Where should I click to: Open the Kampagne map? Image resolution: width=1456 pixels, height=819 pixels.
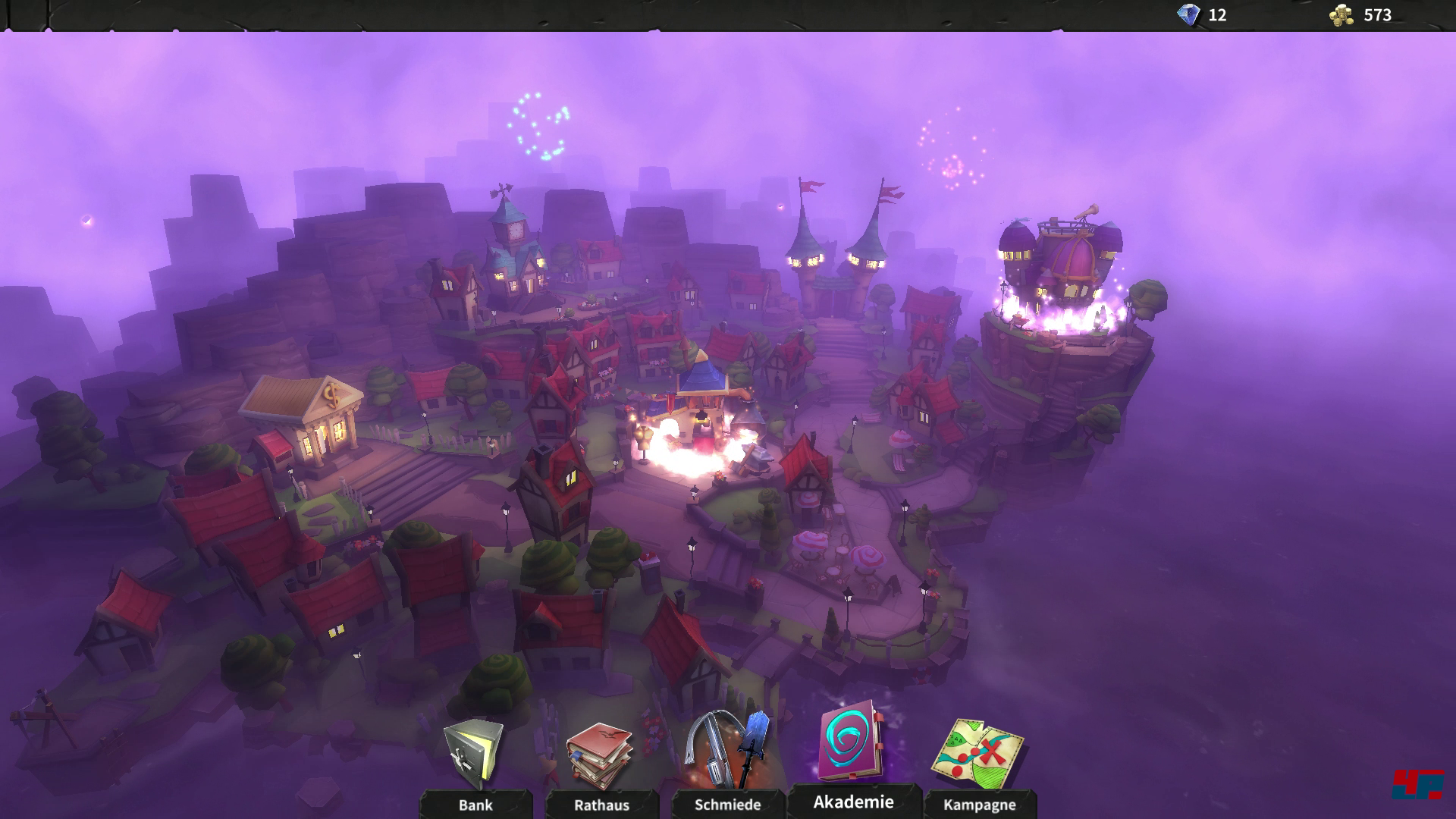[x=978, y=758]
